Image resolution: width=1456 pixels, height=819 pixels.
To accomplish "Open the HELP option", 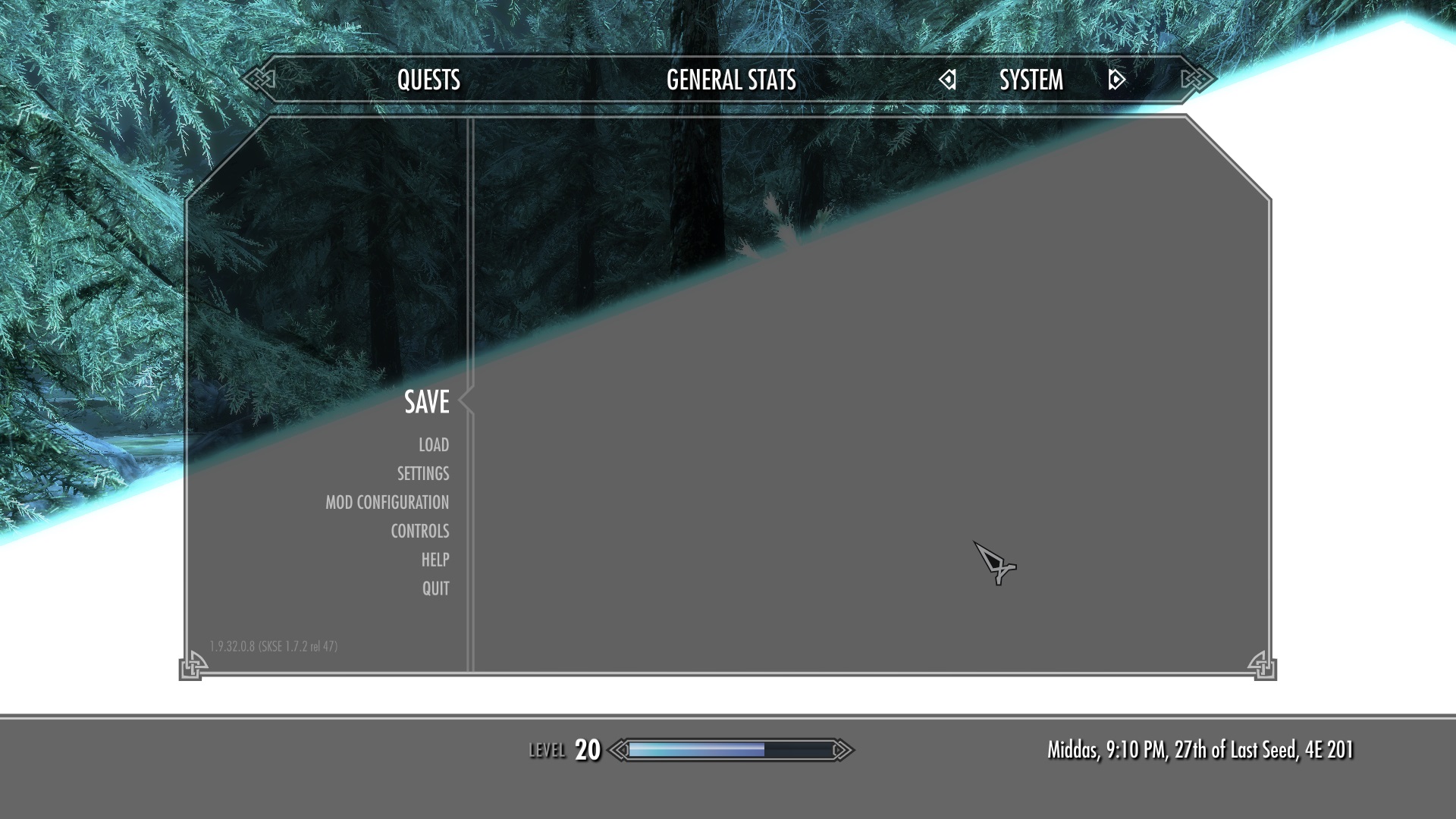I will (x=436, y=560).
